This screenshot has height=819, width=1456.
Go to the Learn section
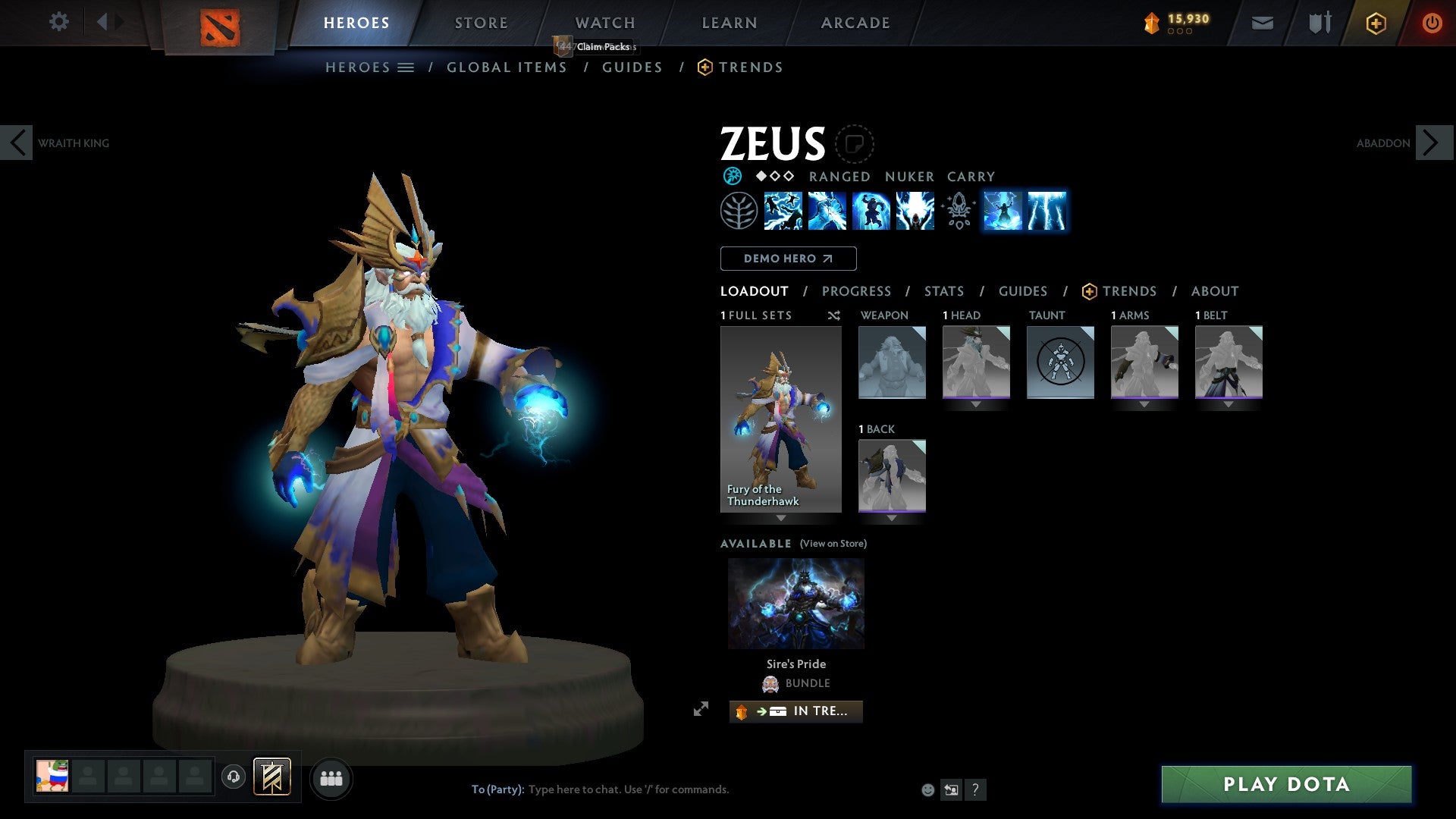pos(729,23)
